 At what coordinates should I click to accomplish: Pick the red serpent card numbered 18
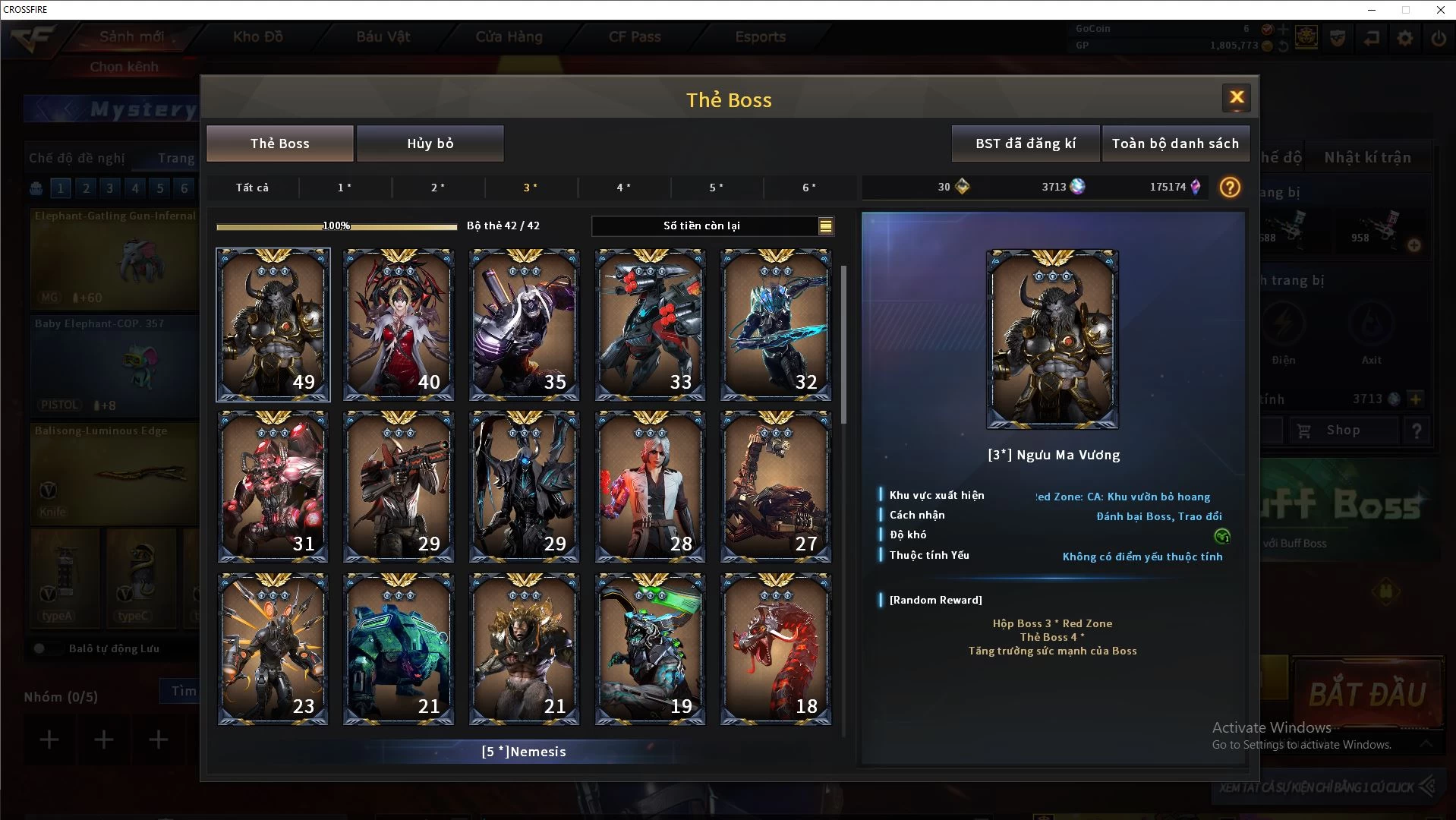tap(775, 649)
